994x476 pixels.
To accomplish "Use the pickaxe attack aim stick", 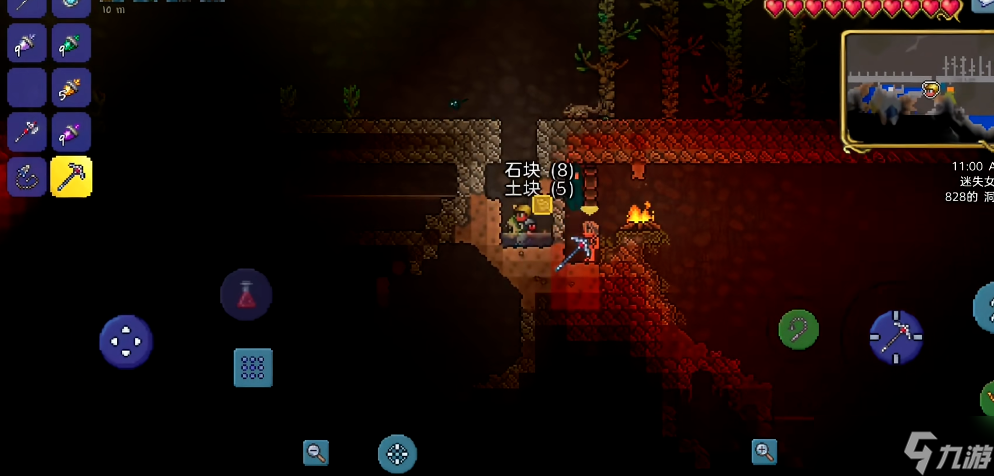I will 896,337.
